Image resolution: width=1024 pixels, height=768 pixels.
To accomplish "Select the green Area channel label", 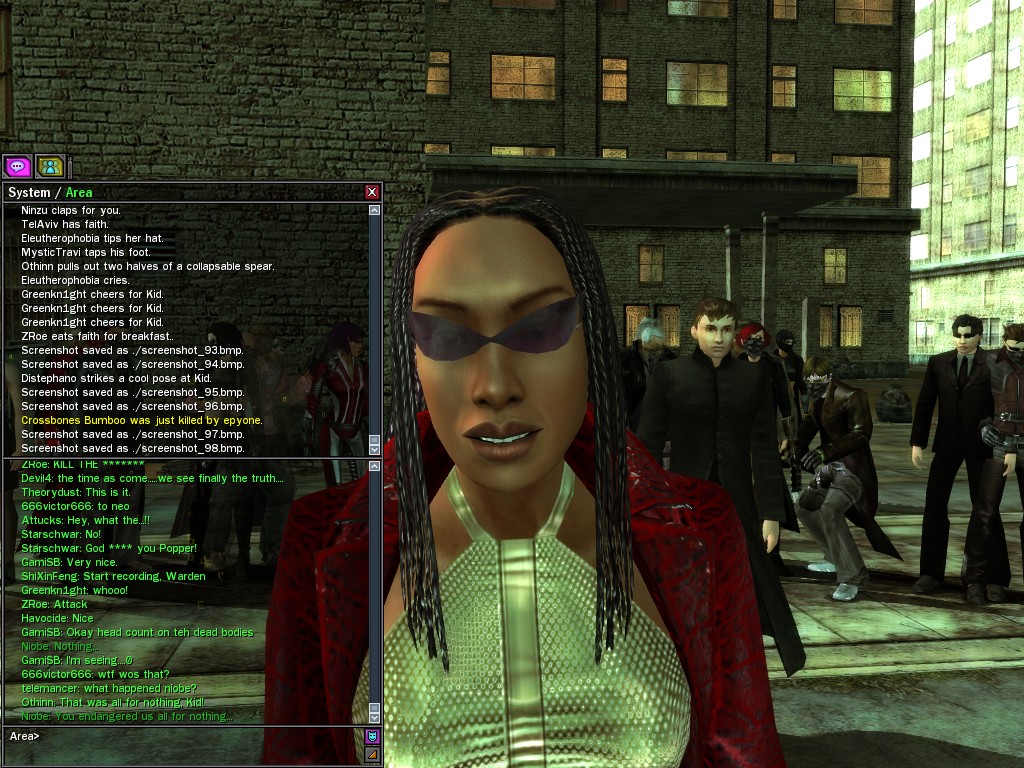I will [x=79, y=193].
